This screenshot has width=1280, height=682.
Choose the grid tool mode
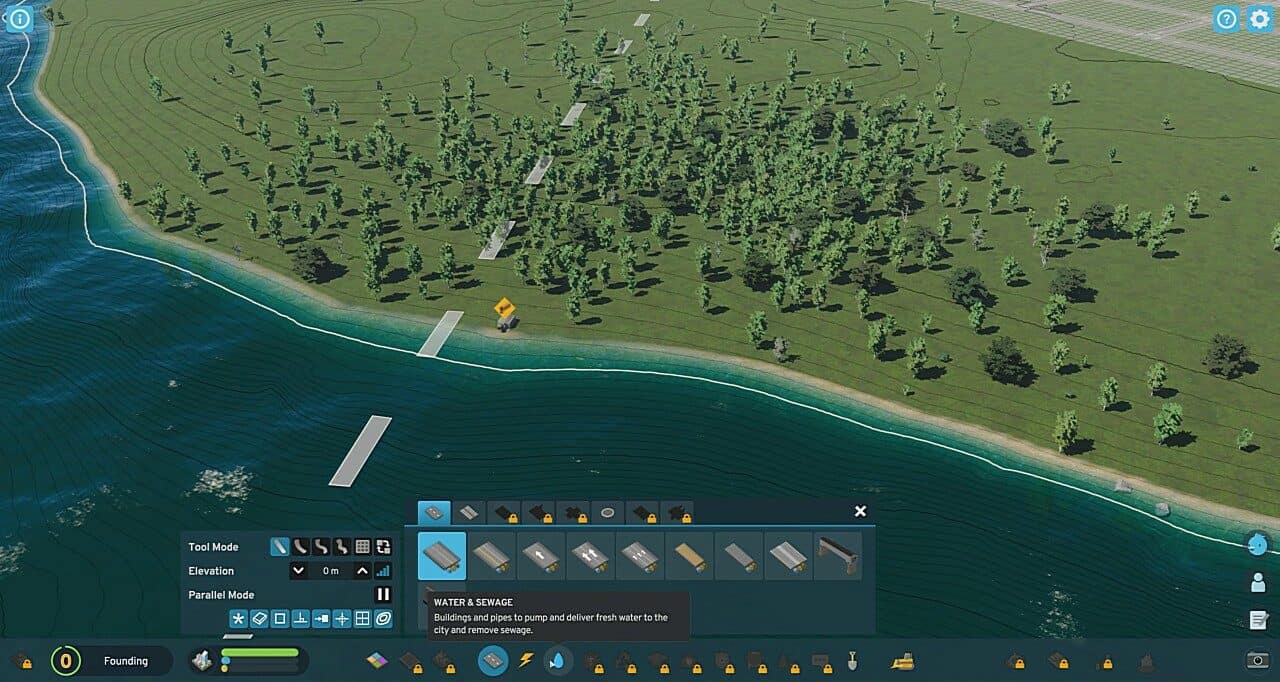(x=363, y=547)
